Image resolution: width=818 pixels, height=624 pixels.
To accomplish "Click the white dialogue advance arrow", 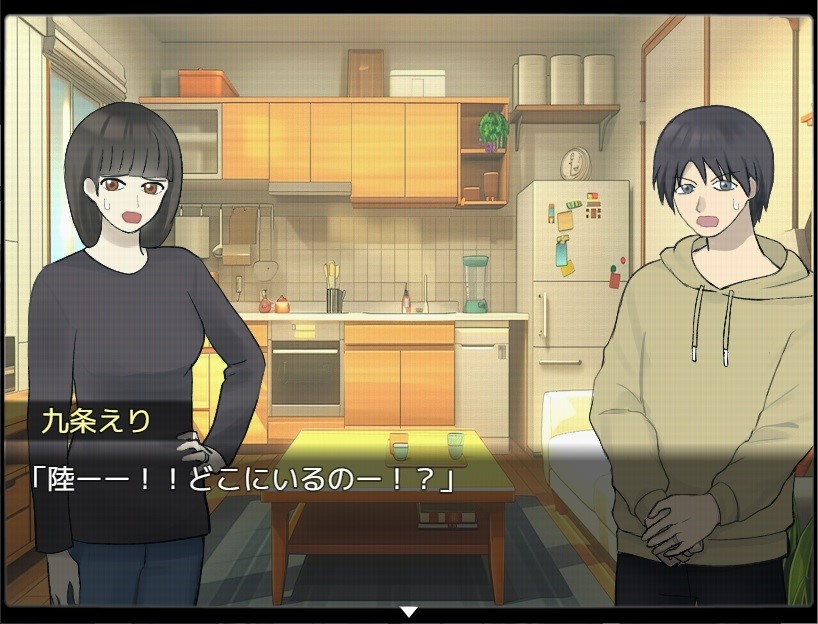I will 408,610.
